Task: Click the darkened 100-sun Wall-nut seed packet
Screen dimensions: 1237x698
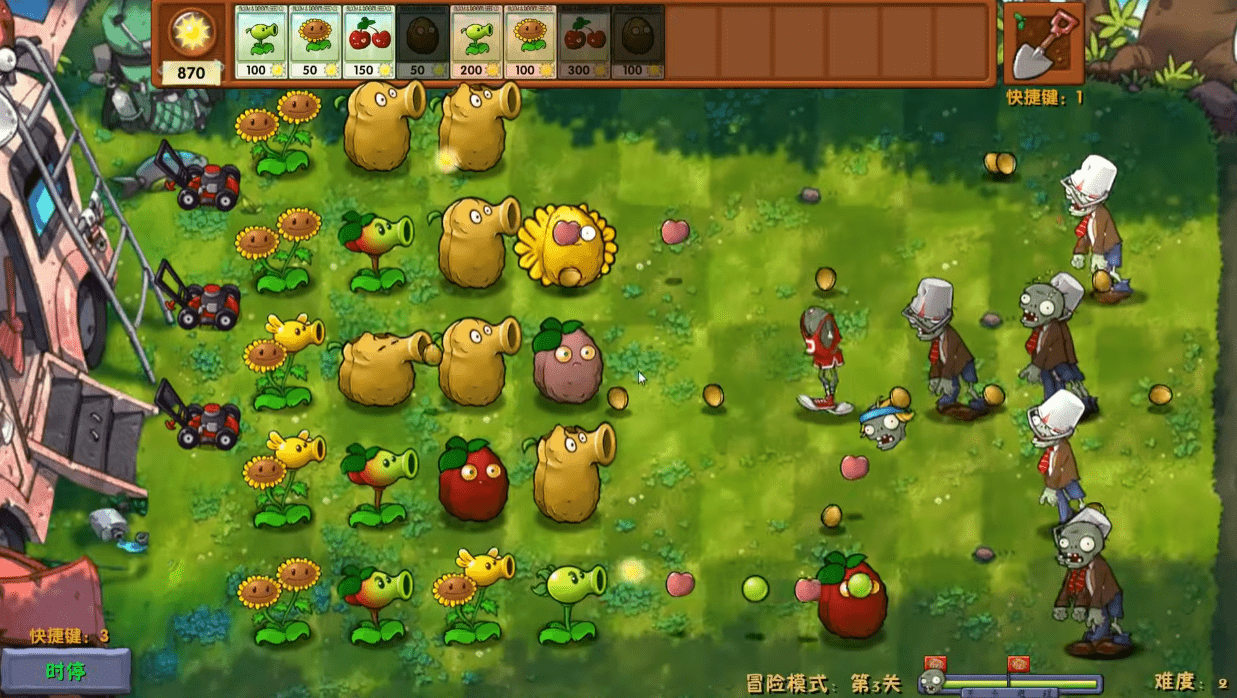Action: [x=639, y=42]
